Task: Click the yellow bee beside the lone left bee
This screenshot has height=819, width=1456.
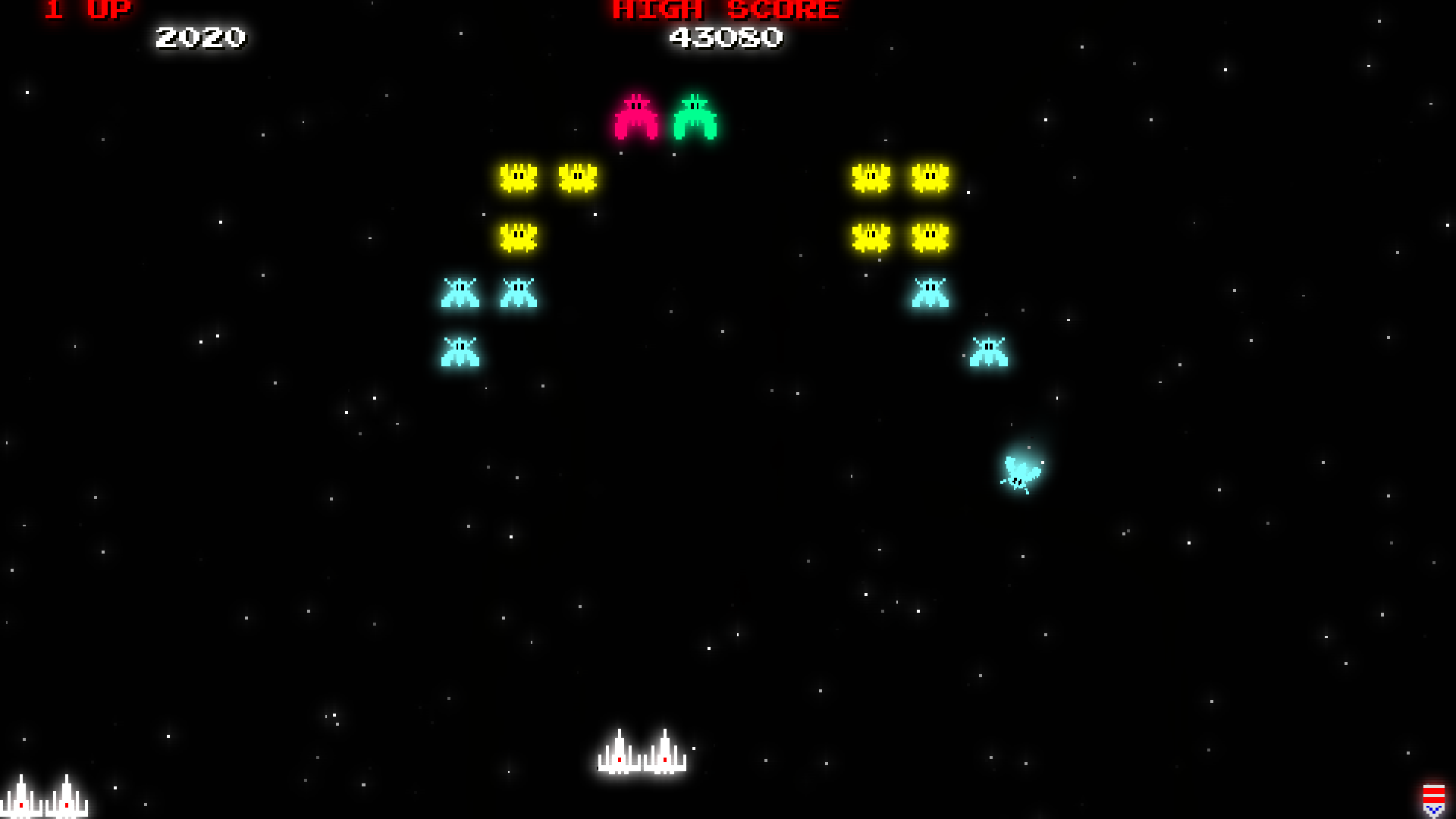Action: click(576, 176)
